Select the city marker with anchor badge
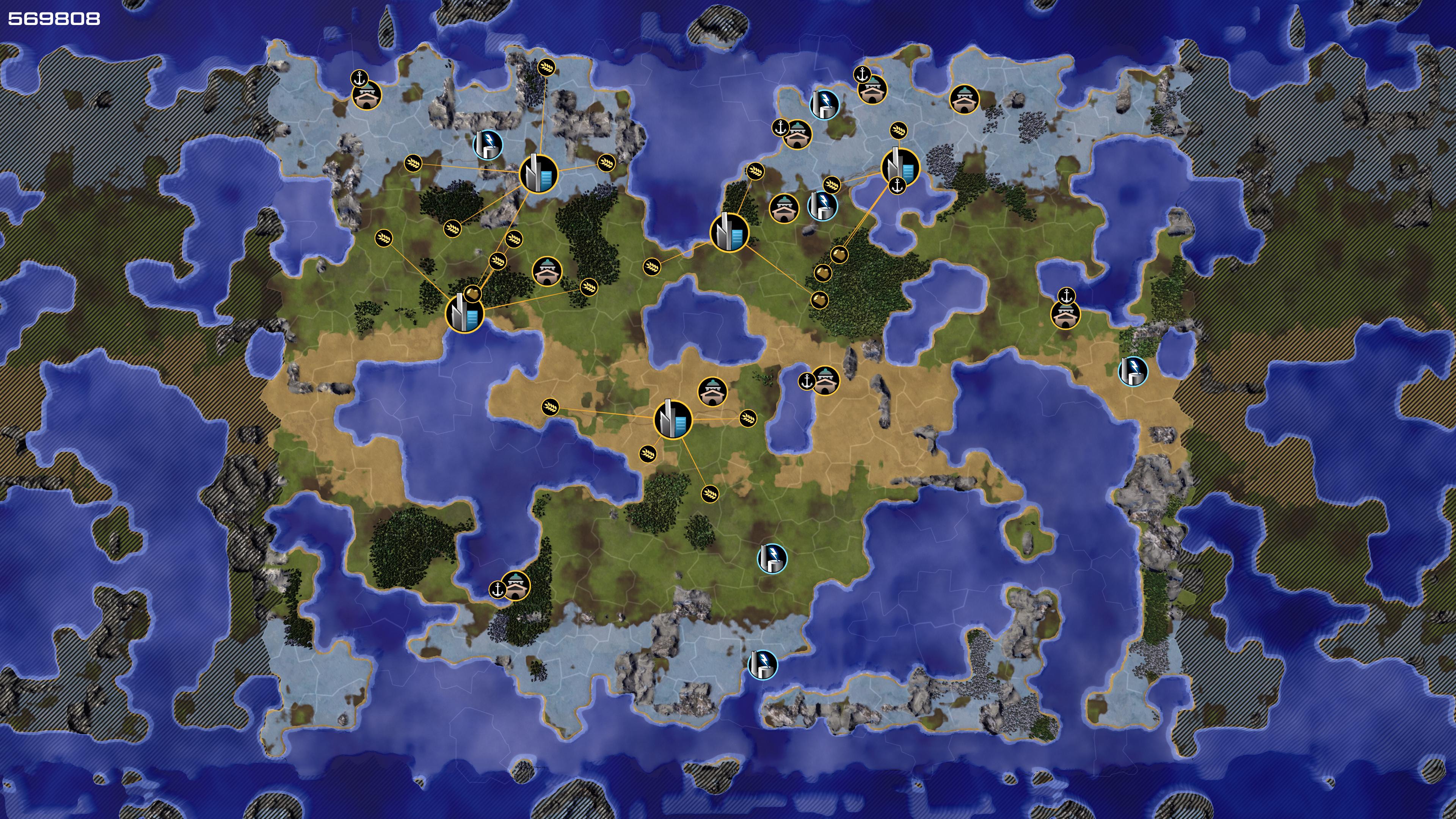This screenshot has width=1456, height=819. coord(900,167)
